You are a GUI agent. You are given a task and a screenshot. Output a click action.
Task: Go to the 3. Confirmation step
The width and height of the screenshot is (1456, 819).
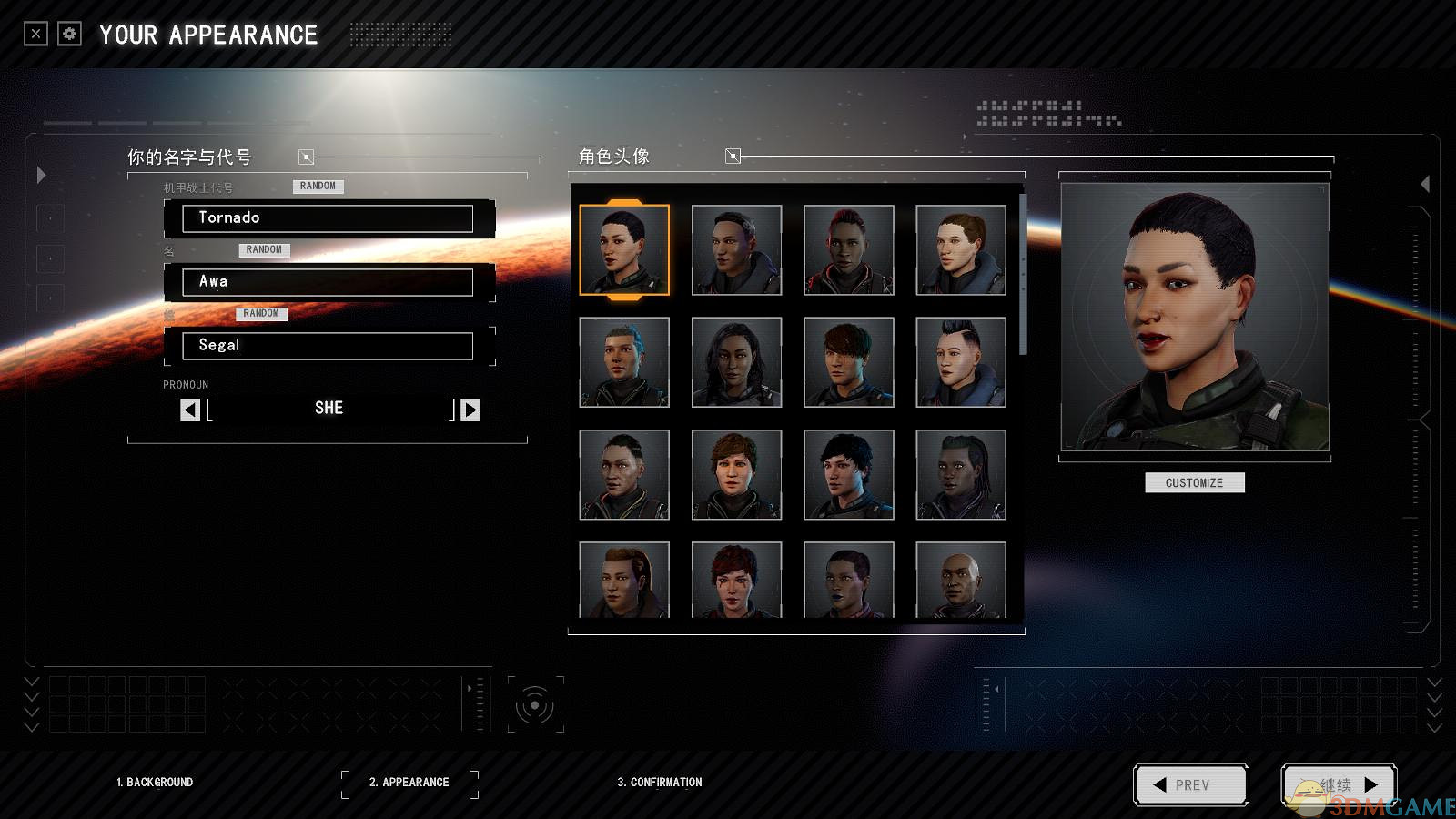[x=660, y=783]
